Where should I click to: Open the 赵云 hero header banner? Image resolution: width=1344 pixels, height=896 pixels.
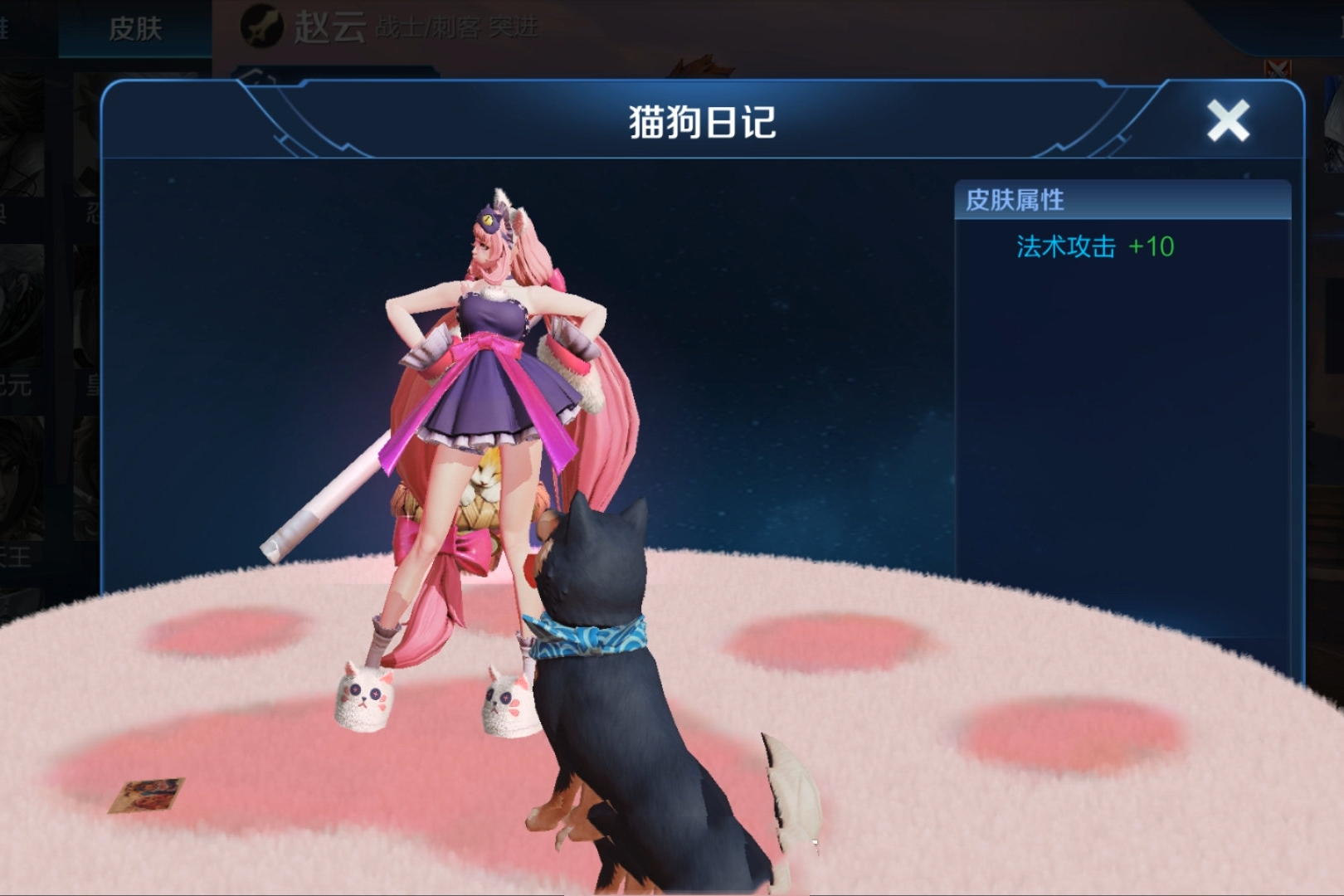pos(332,25)
